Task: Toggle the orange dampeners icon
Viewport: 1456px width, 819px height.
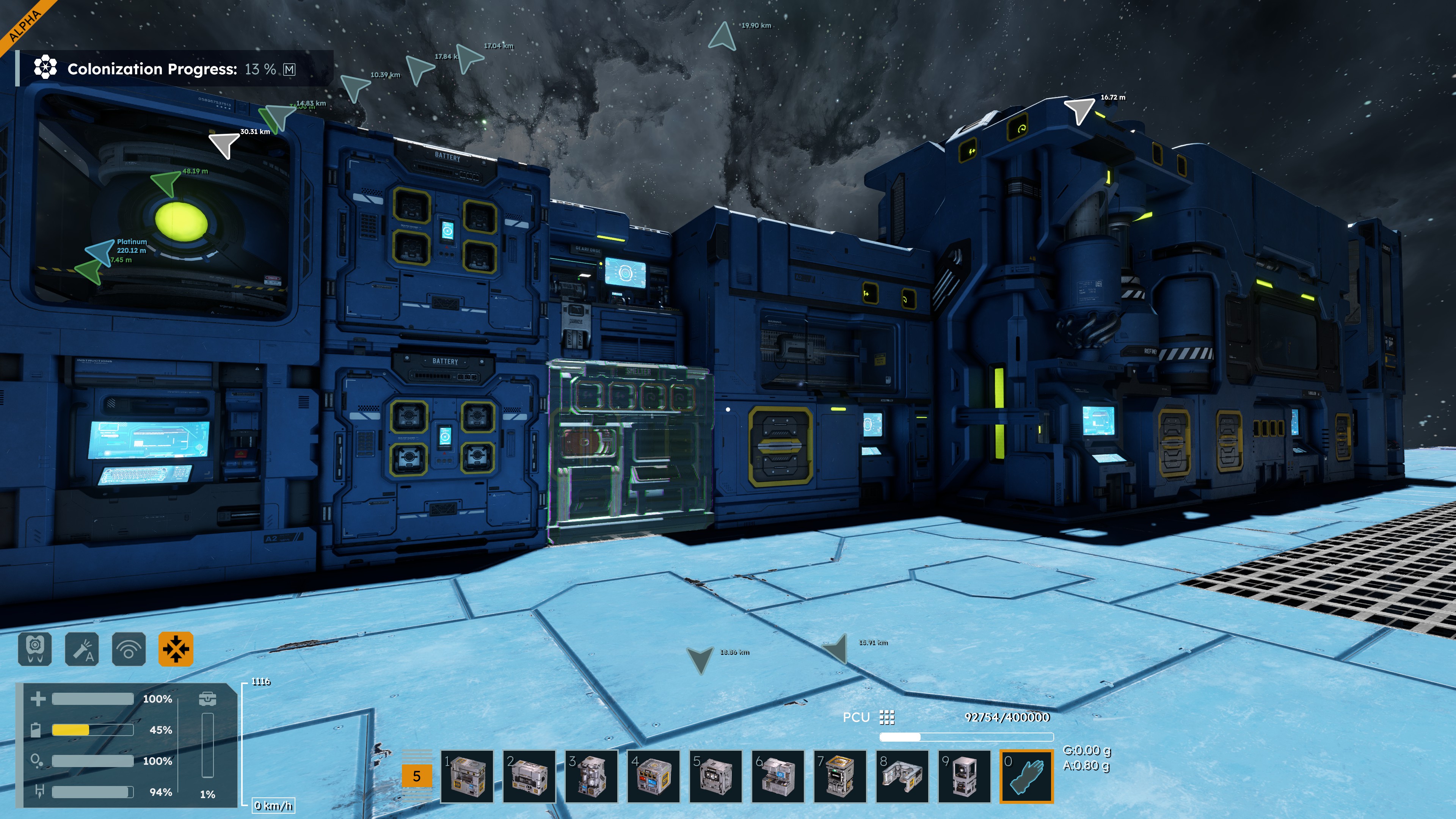Action: point(176,648)
